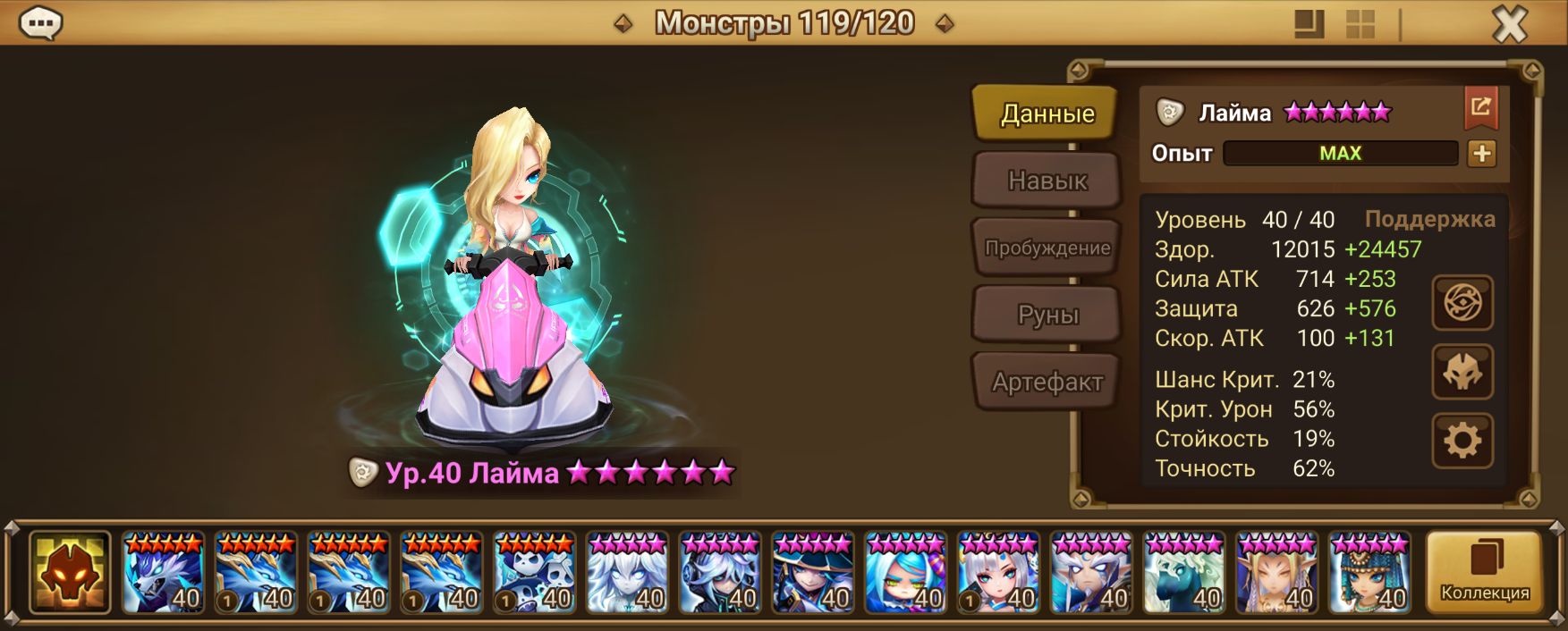
Task: Choose the white horse monster thumbnail
Action: click(1184, 573)
